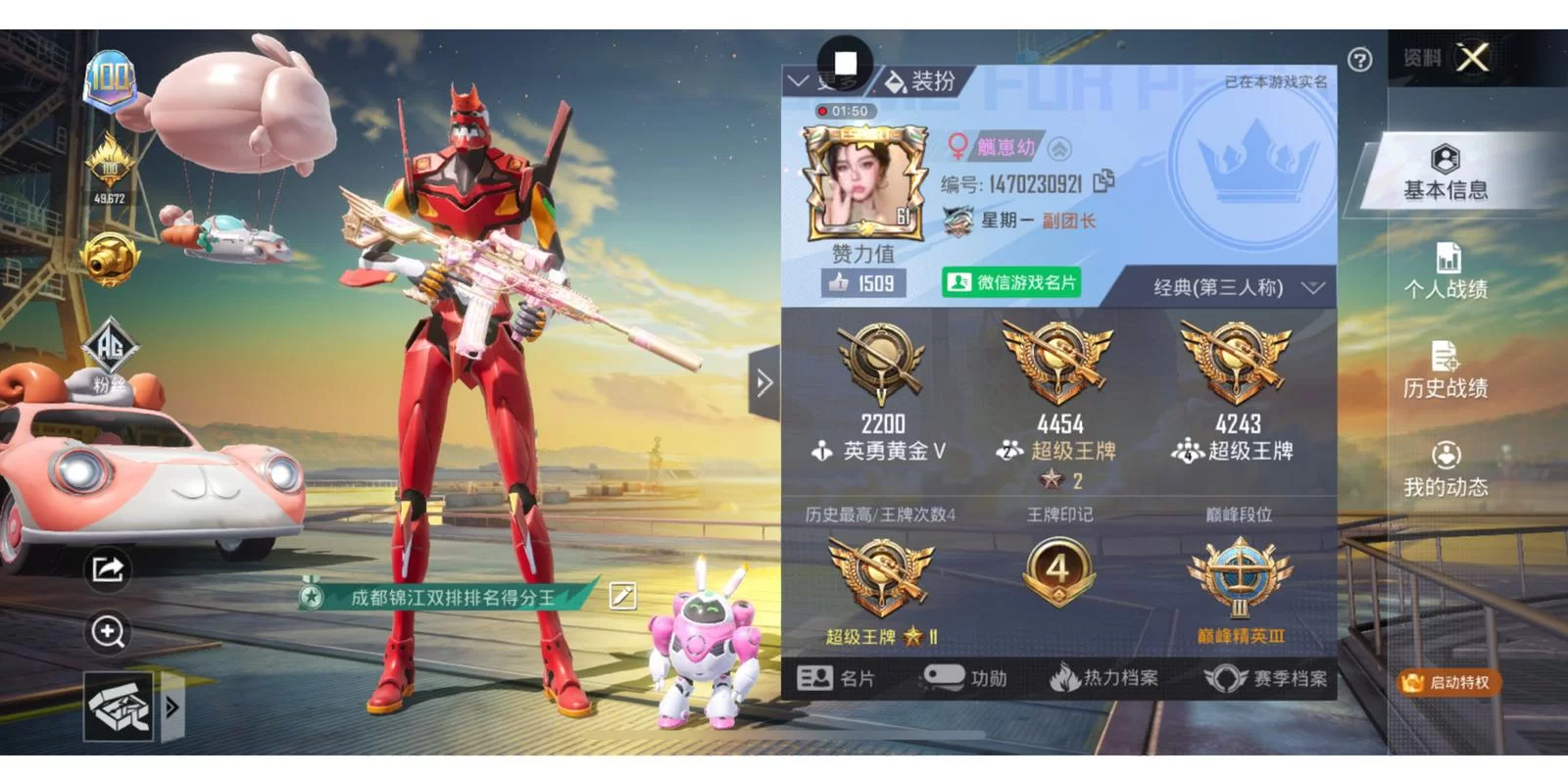1568x784 pixels.
Task: Tap the share arrow icon on the left
Action: click(x=108, y=568)
